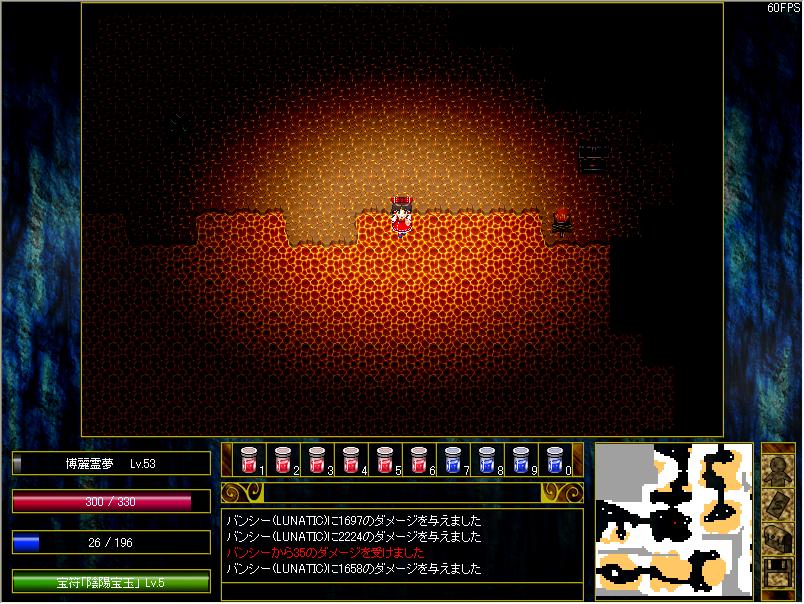
Task: Use the red potion in slot 1
Action: pyautogui.click(x=249, y=459)
